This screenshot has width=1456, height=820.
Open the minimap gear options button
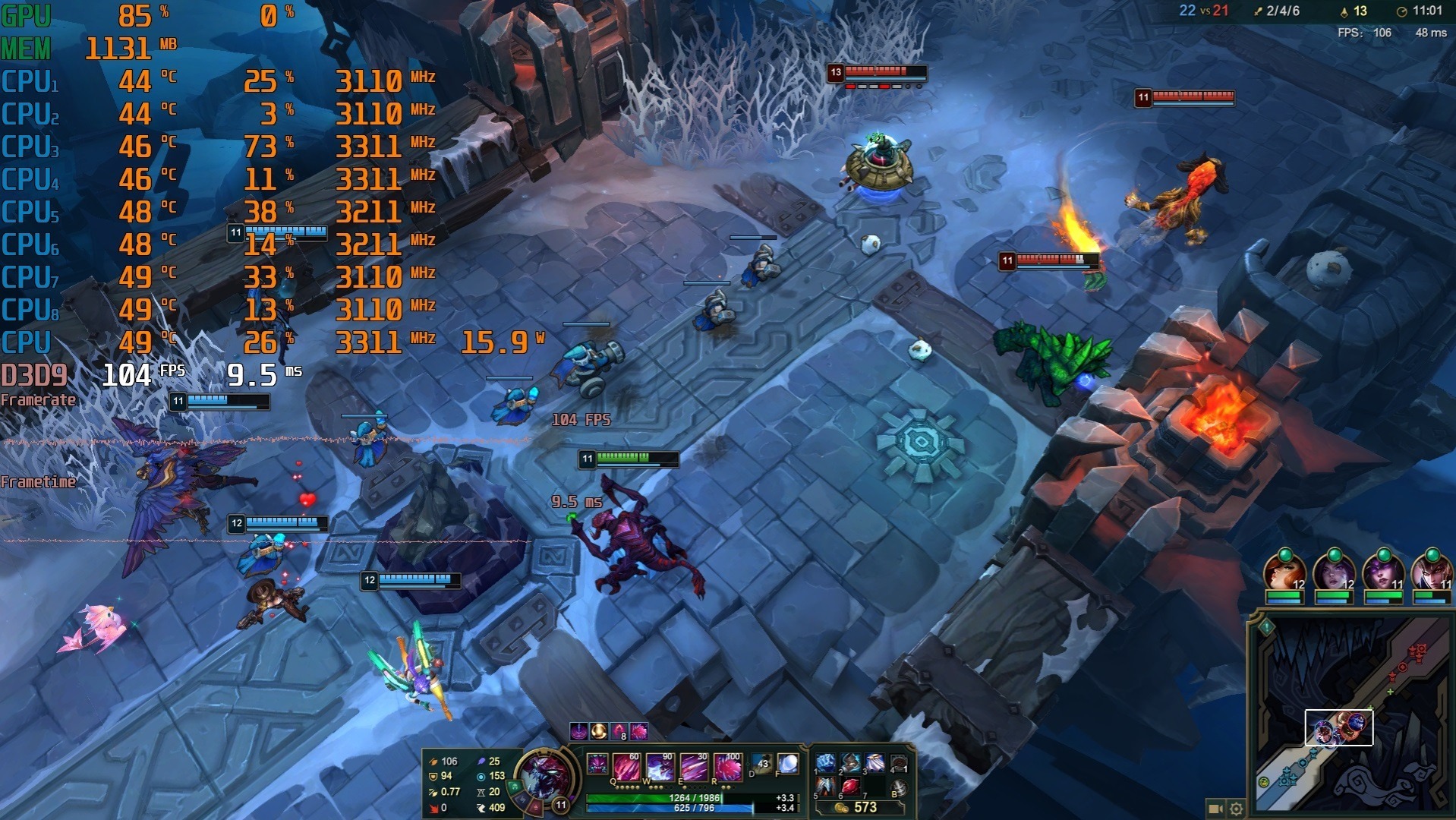click(x=1236, y=809)
